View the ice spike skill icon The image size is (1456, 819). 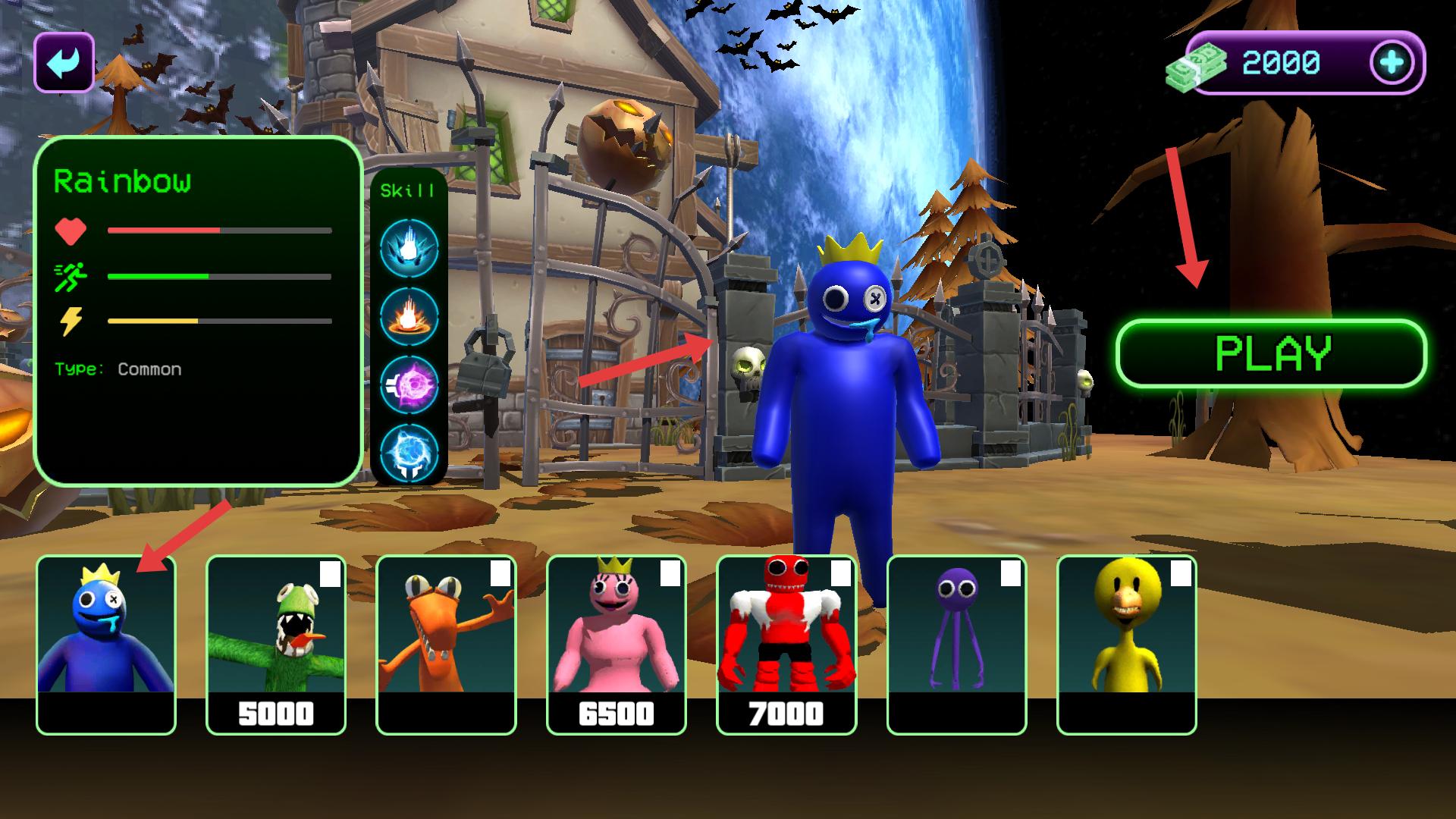pyautogui.click(x=409, y=248)
